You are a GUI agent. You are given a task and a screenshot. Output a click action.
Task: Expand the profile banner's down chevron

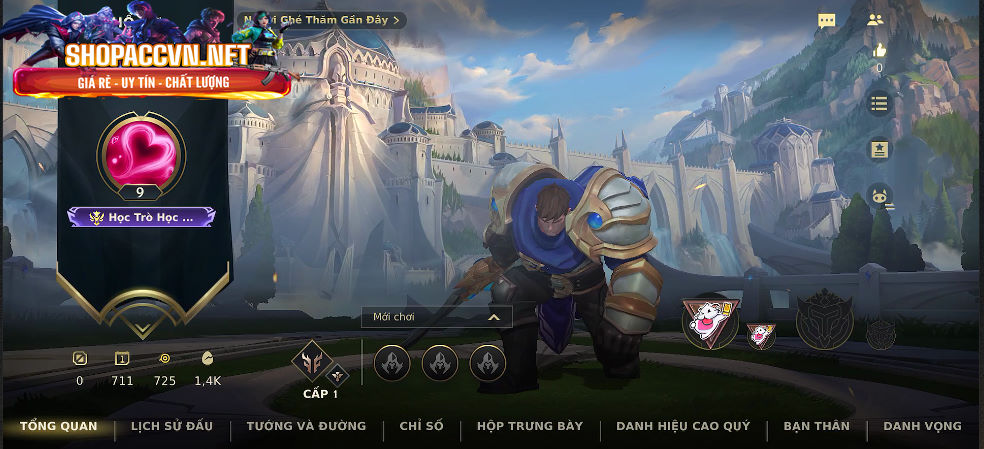[x=141, y=301]
